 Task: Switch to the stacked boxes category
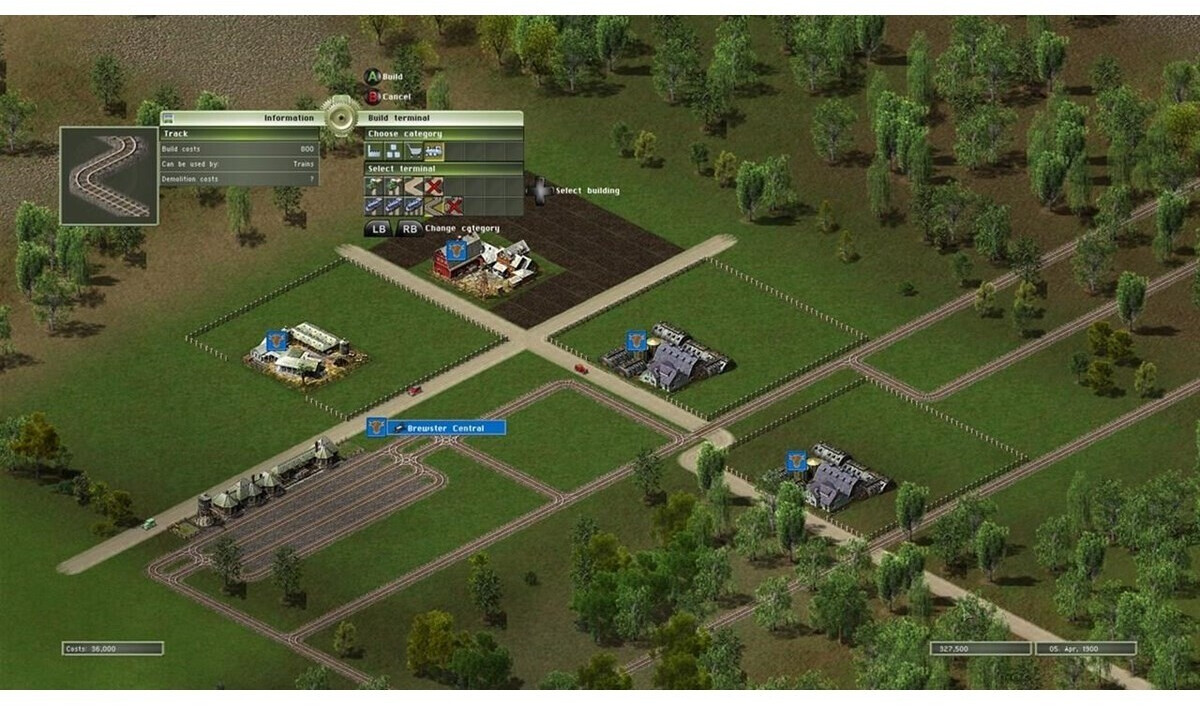click(x=394, y=152)
